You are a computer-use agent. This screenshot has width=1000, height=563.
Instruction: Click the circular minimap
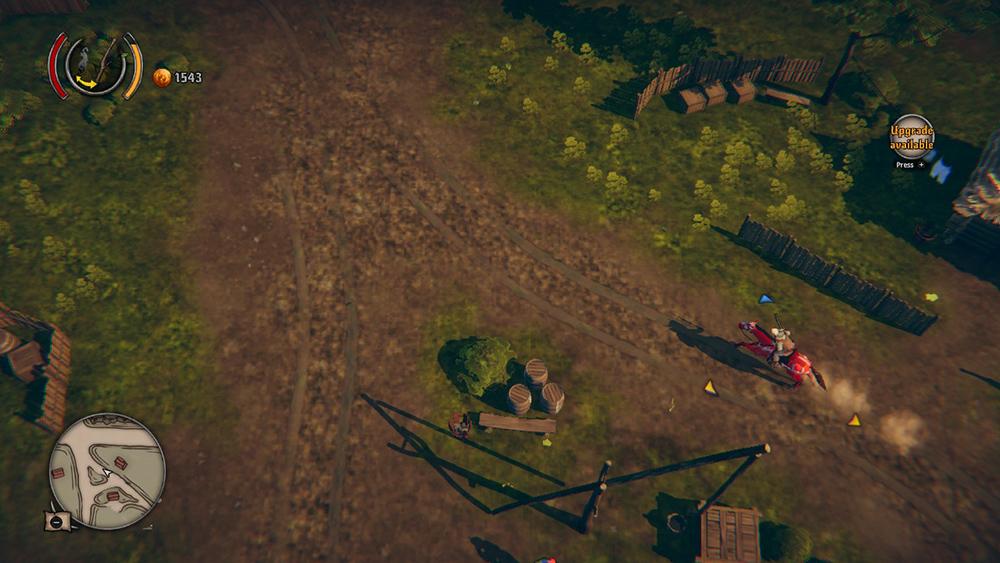[107, 471]
